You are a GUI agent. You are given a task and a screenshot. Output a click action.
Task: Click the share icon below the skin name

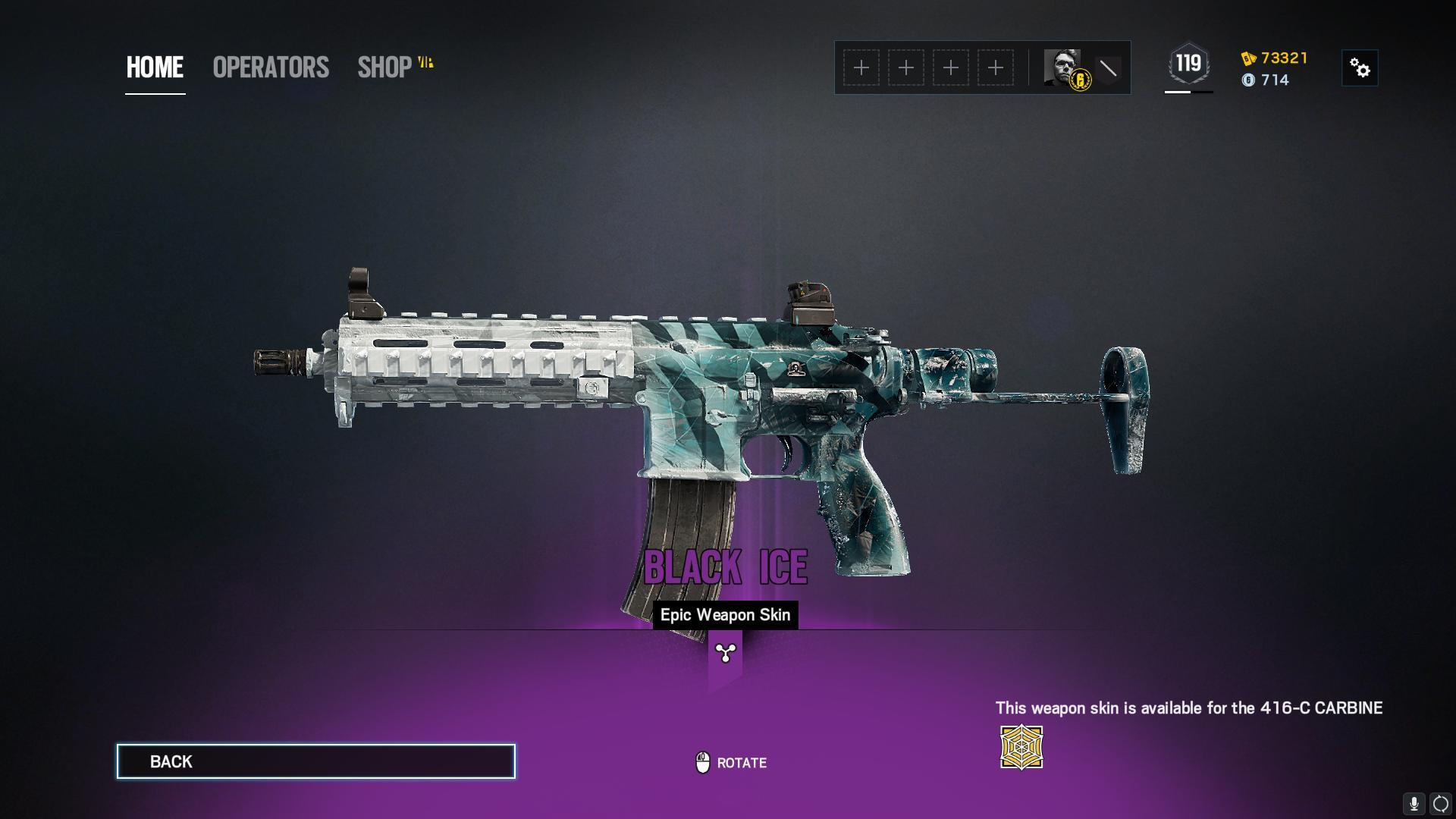(726, 653)
